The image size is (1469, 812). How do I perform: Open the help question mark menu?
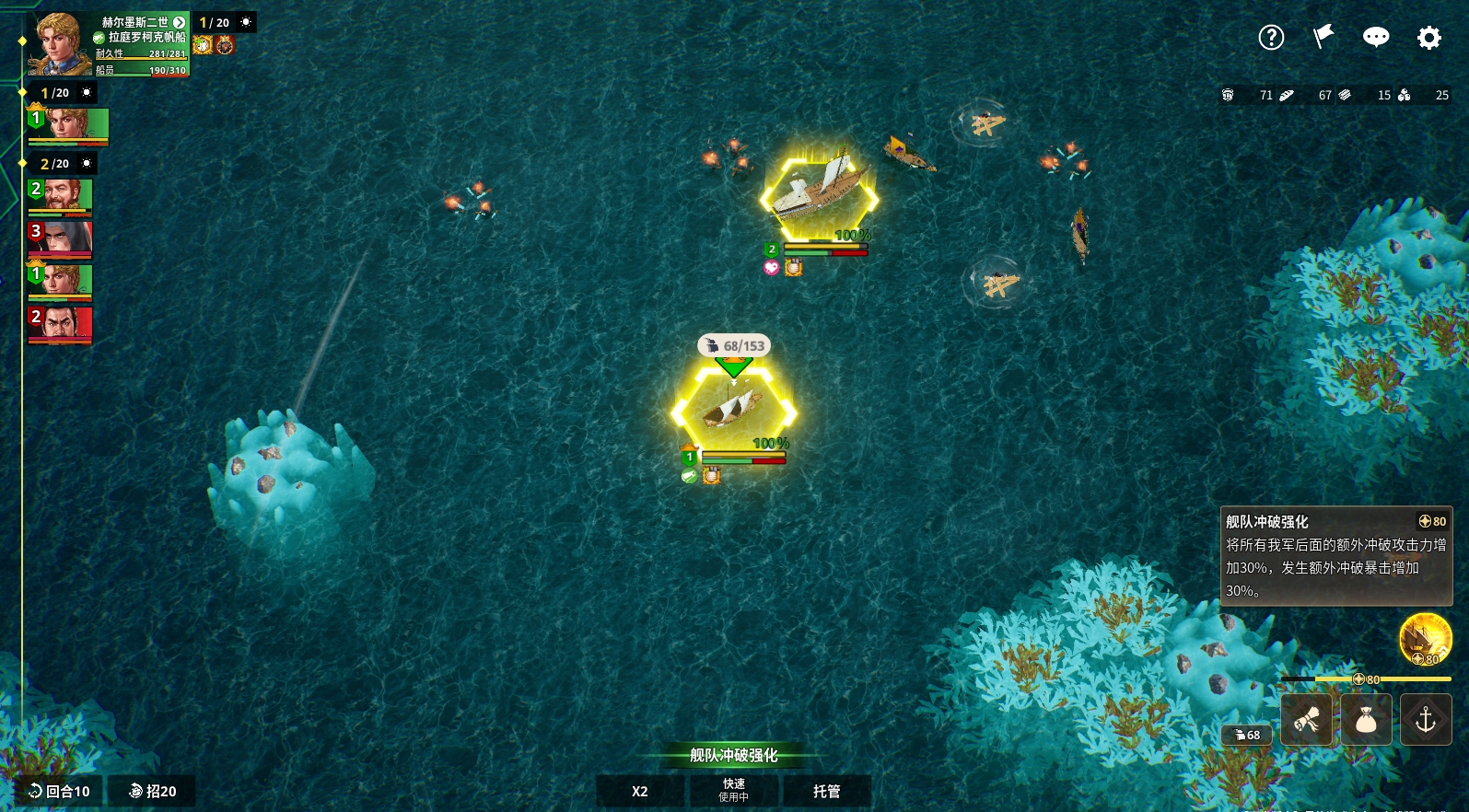[x=1271, y=38]
